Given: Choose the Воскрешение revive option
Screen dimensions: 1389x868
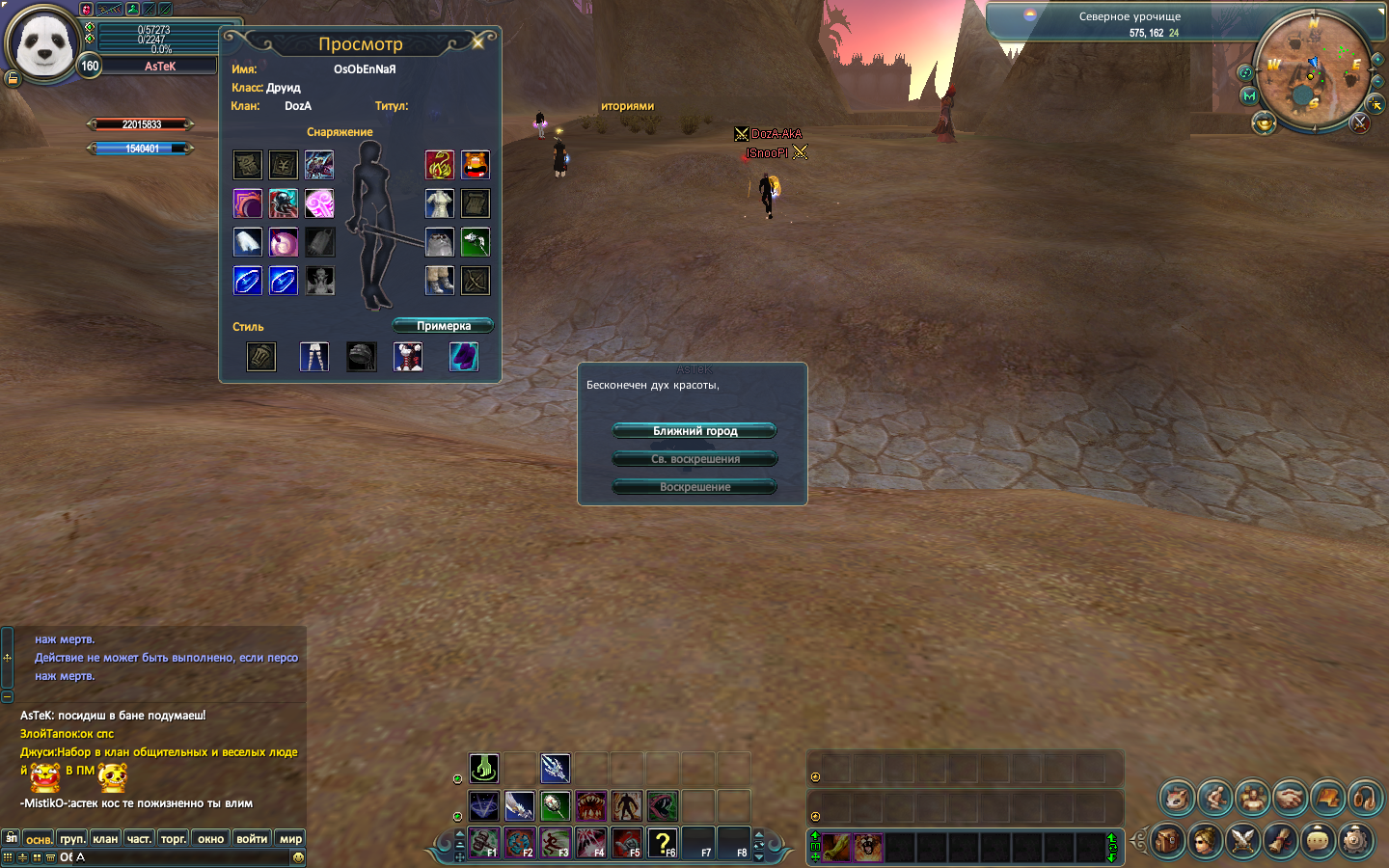Looking at the screenshot, I should 694,487.
